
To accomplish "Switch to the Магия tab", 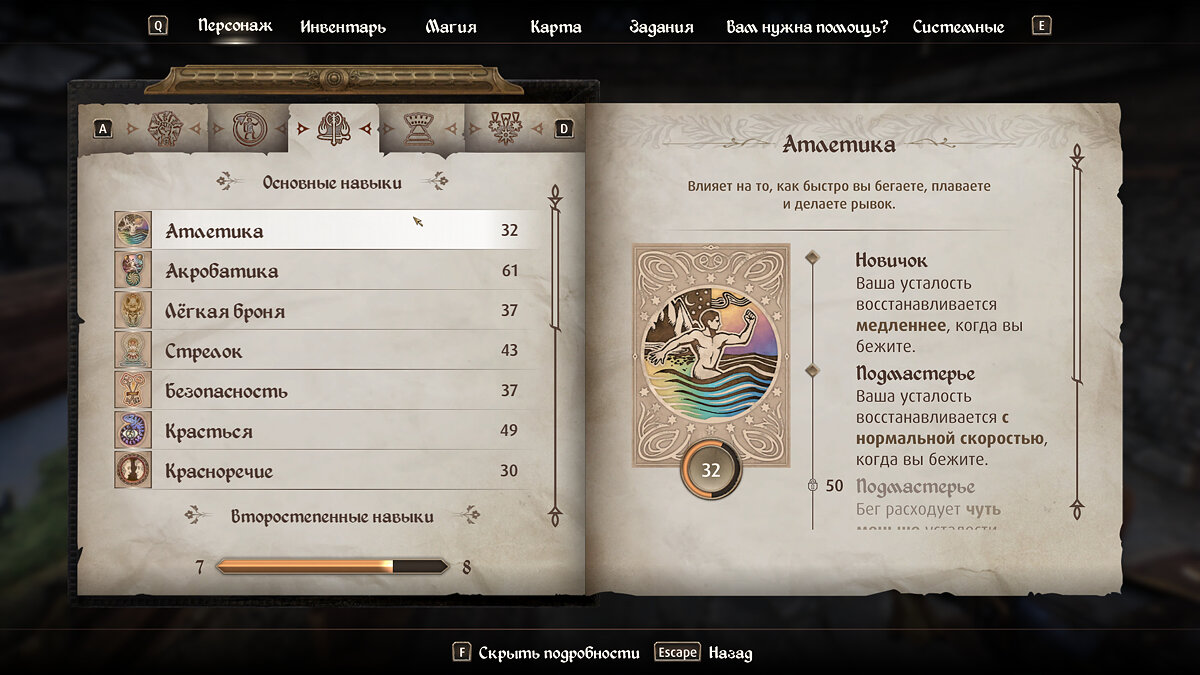I will [451, 27].
